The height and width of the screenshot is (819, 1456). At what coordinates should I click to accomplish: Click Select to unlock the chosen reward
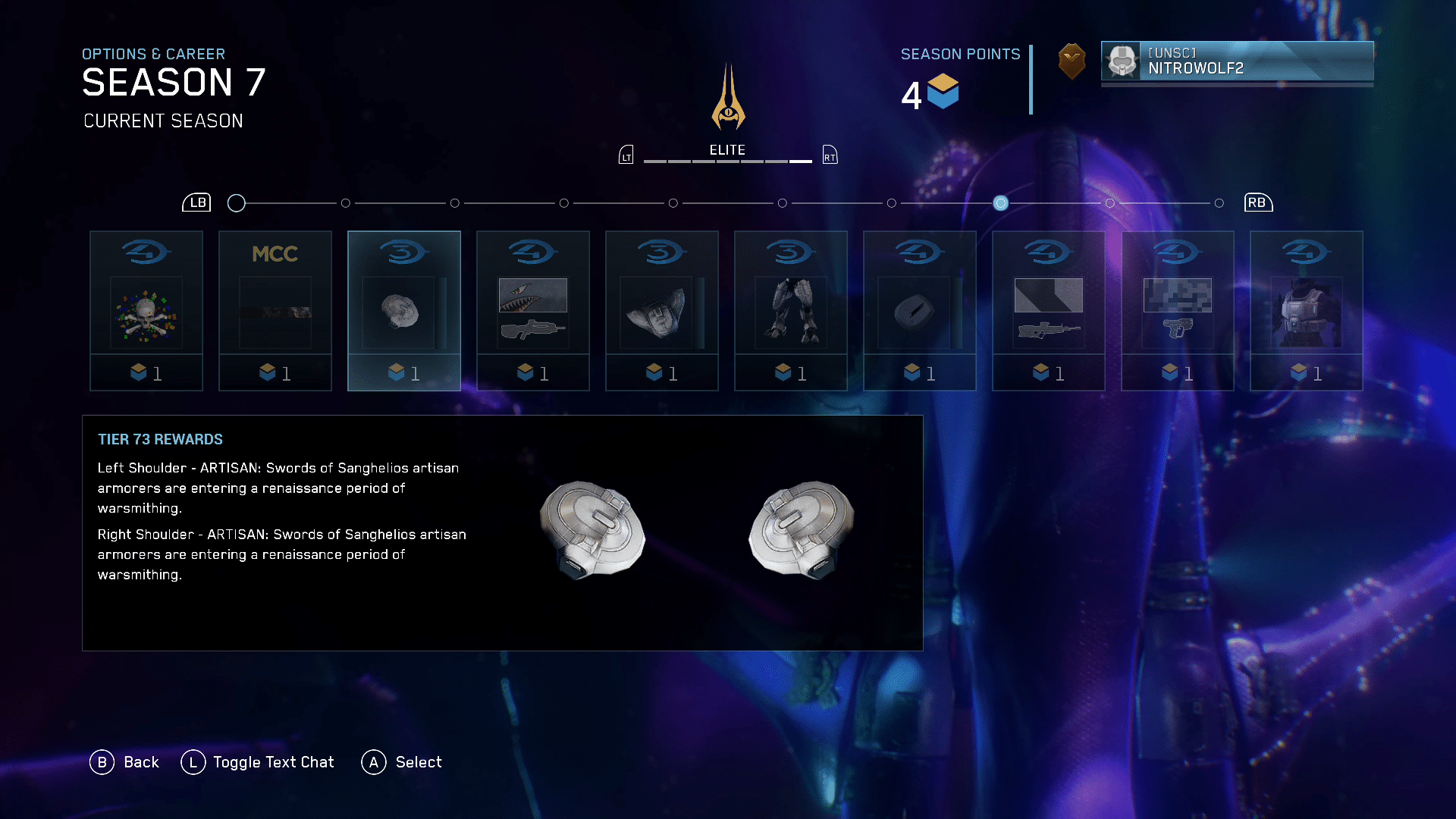coord(402,762)
